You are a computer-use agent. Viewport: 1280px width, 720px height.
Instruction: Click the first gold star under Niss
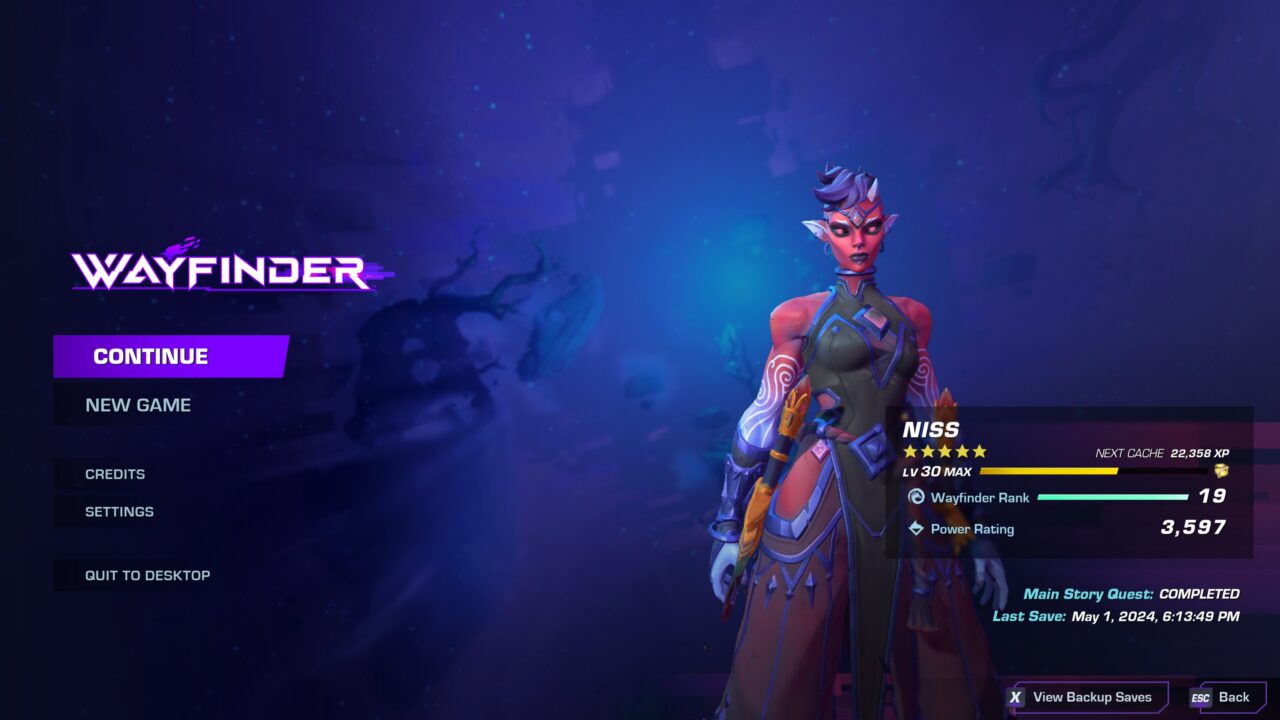911,449
